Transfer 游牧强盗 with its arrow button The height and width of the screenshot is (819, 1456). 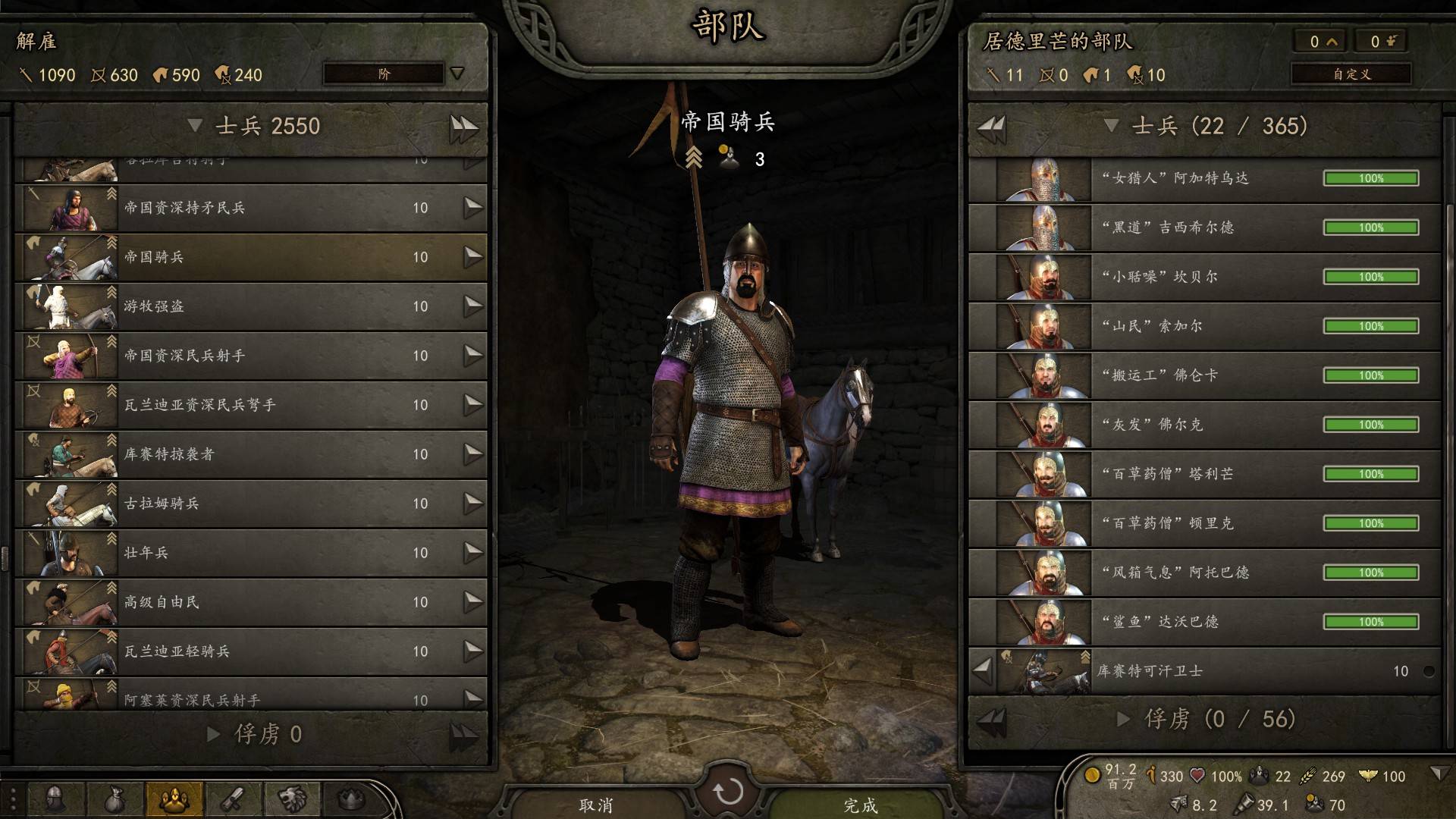[x=473, y=306]
